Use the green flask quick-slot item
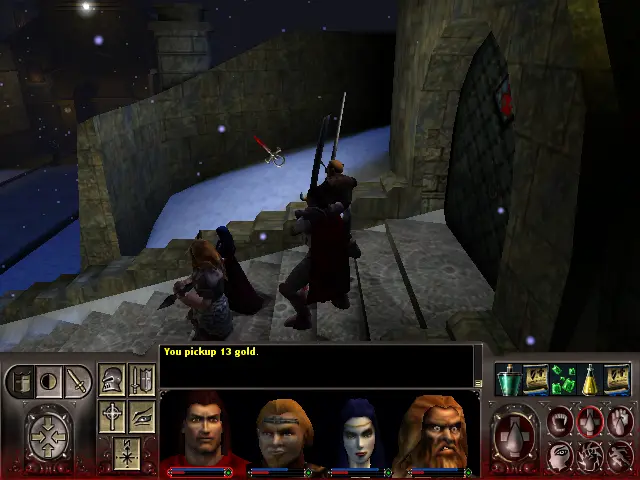The height and width of the screenshot is (480, 640). 508,379
